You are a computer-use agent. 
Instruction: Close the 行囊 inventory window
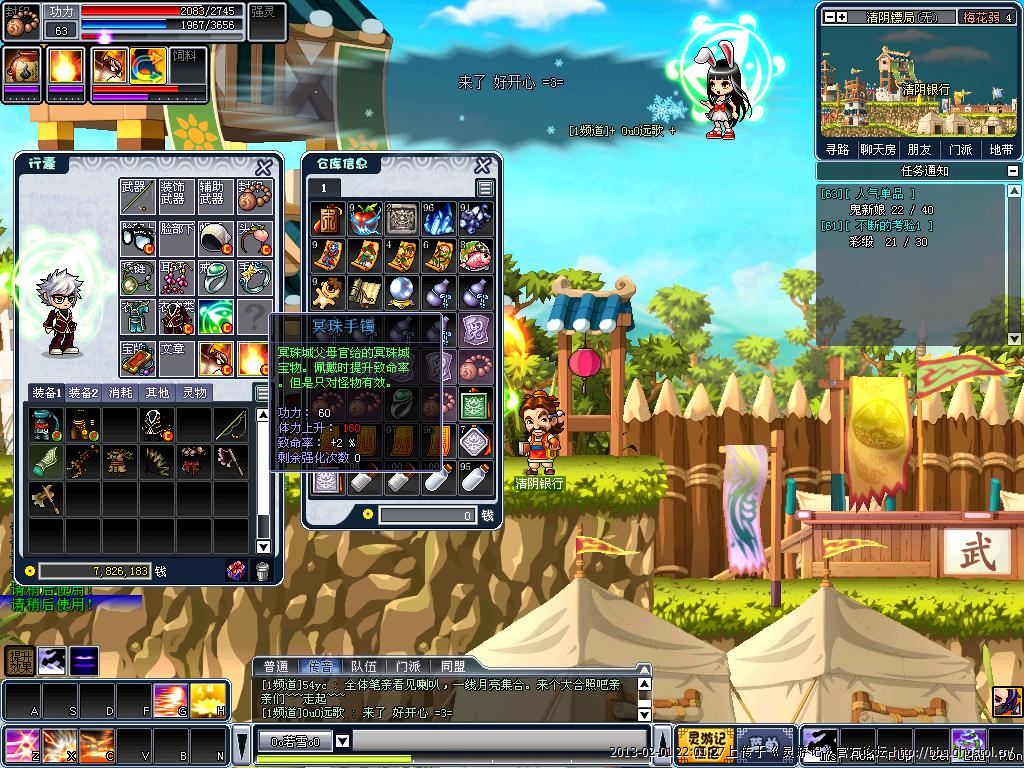click(263, 168)
